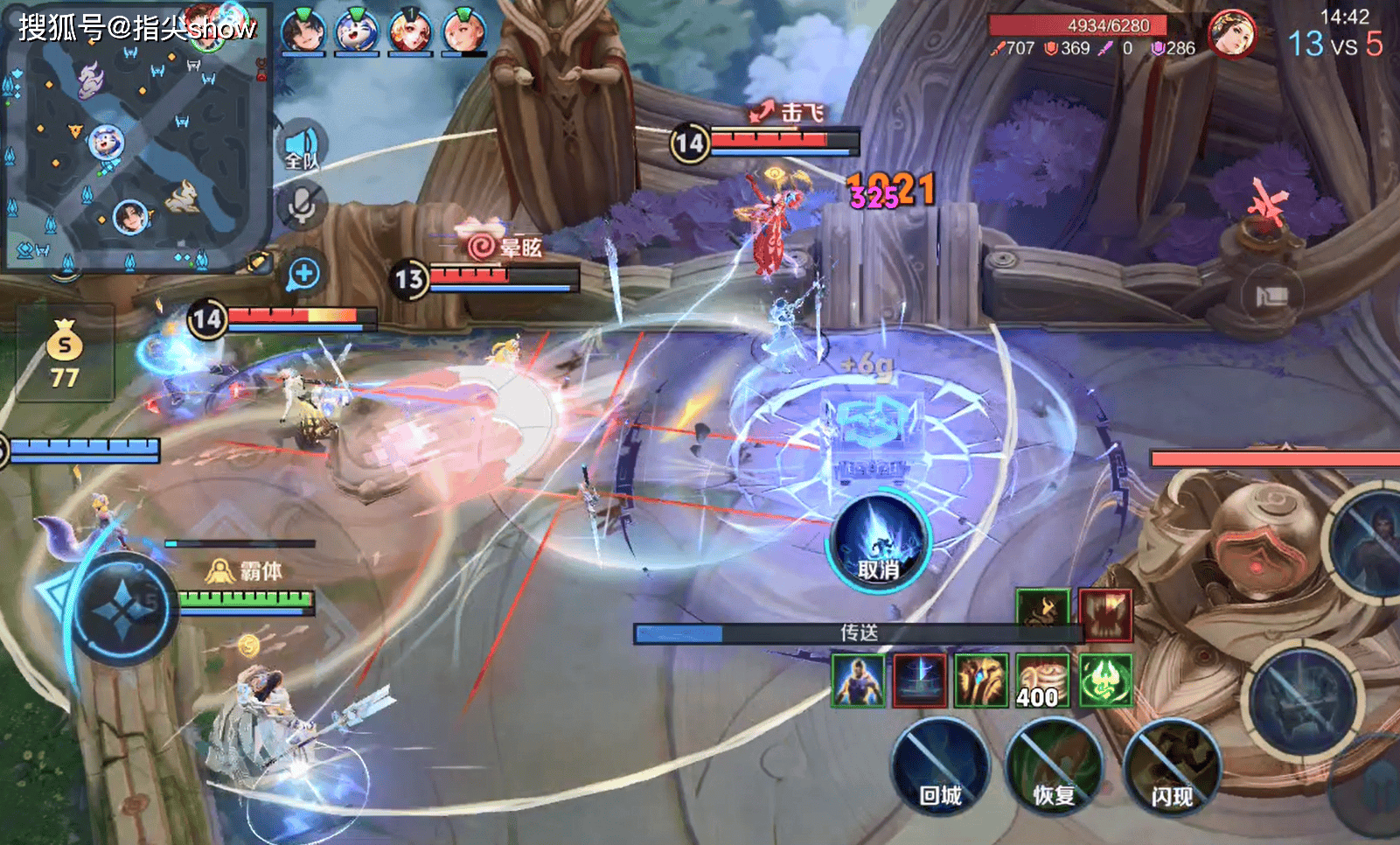Activate the 闪现 flash skill
The width and height of the screenshot is (1400, 845).
coord(1171,767)
